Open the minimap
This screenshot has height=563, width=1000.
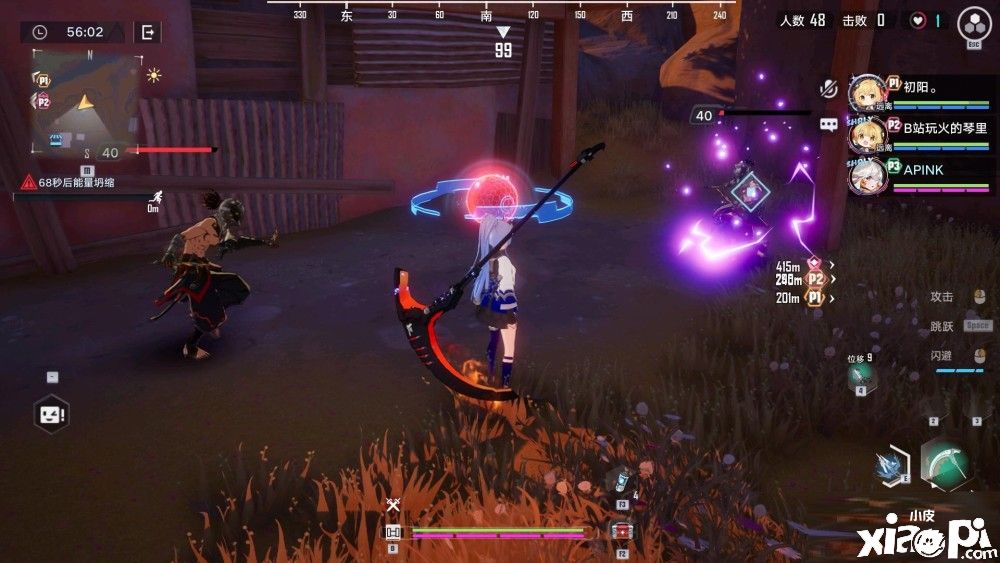pyautogui.click(x=85, y=101)
